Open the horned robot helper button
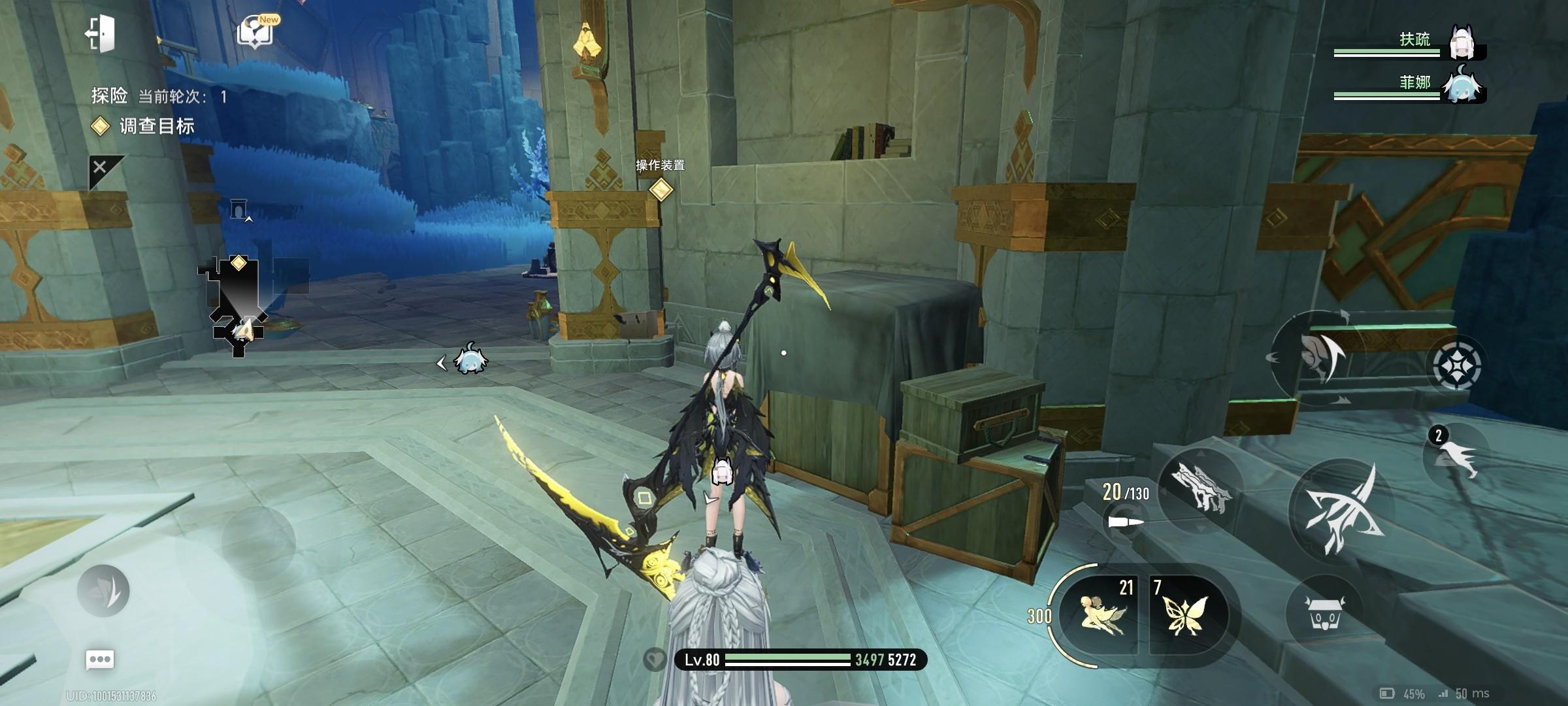This screenshot has width=1568, height=706. (1322, 613)
